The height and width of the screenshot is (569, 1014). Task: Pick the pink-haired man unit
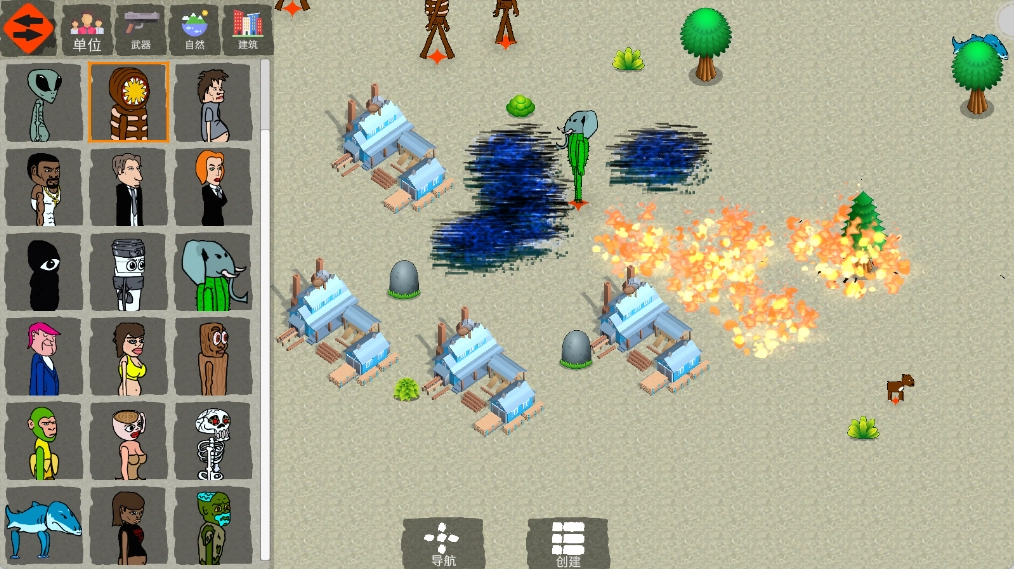[x=43, y=357]
